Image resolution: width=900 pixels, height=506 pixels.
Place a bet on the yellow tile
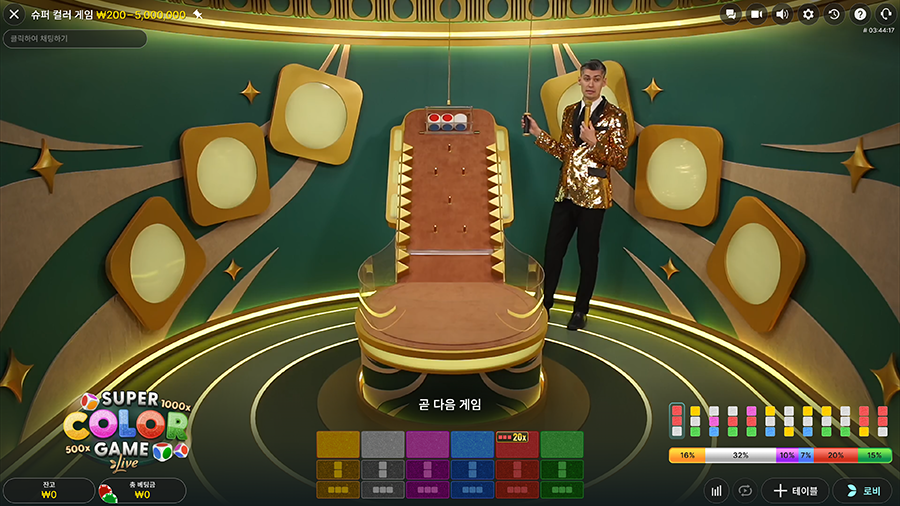337,445
